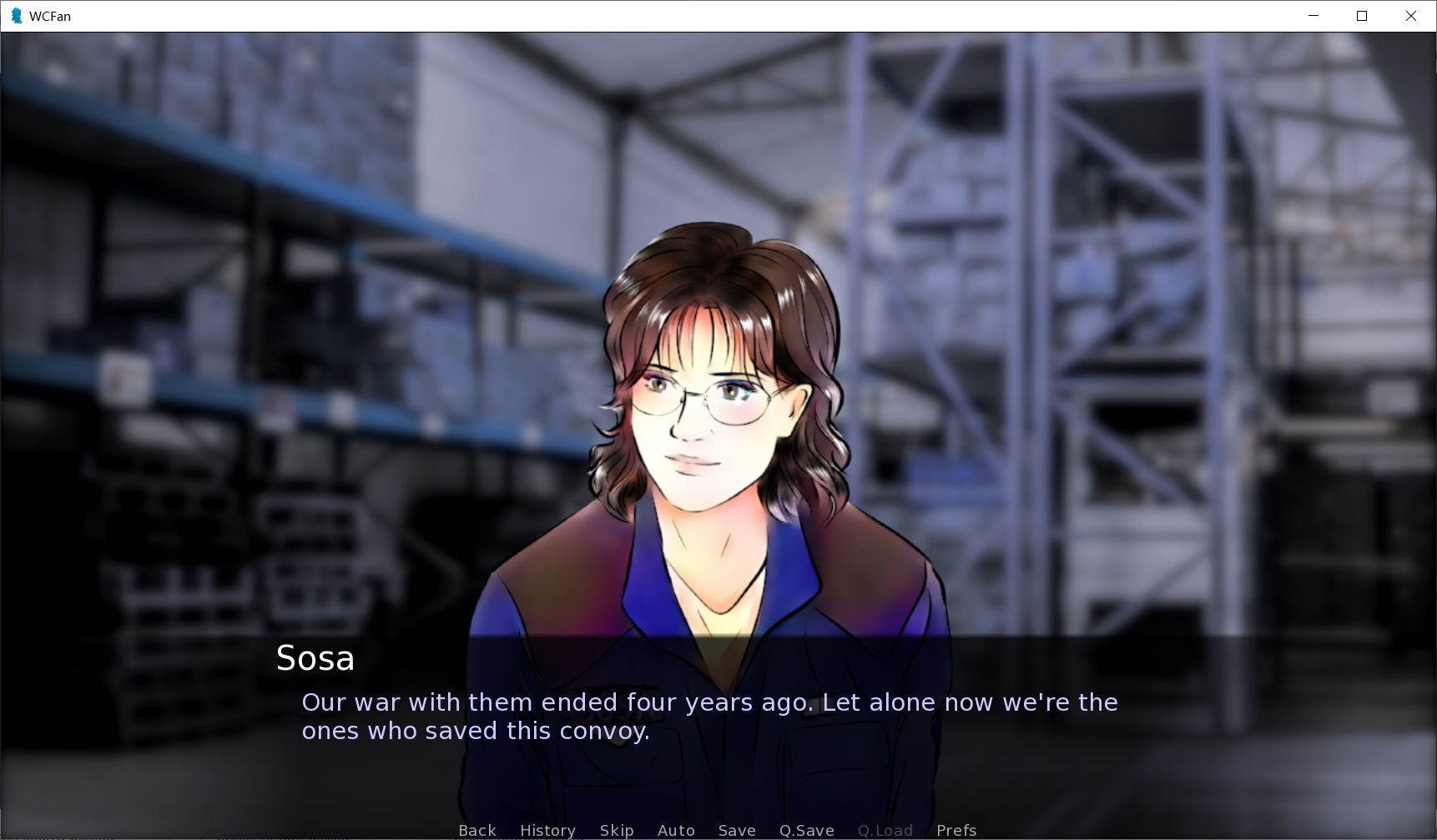Turn on Auto advance
The image size is (1437, 840).
coord(676,830)
